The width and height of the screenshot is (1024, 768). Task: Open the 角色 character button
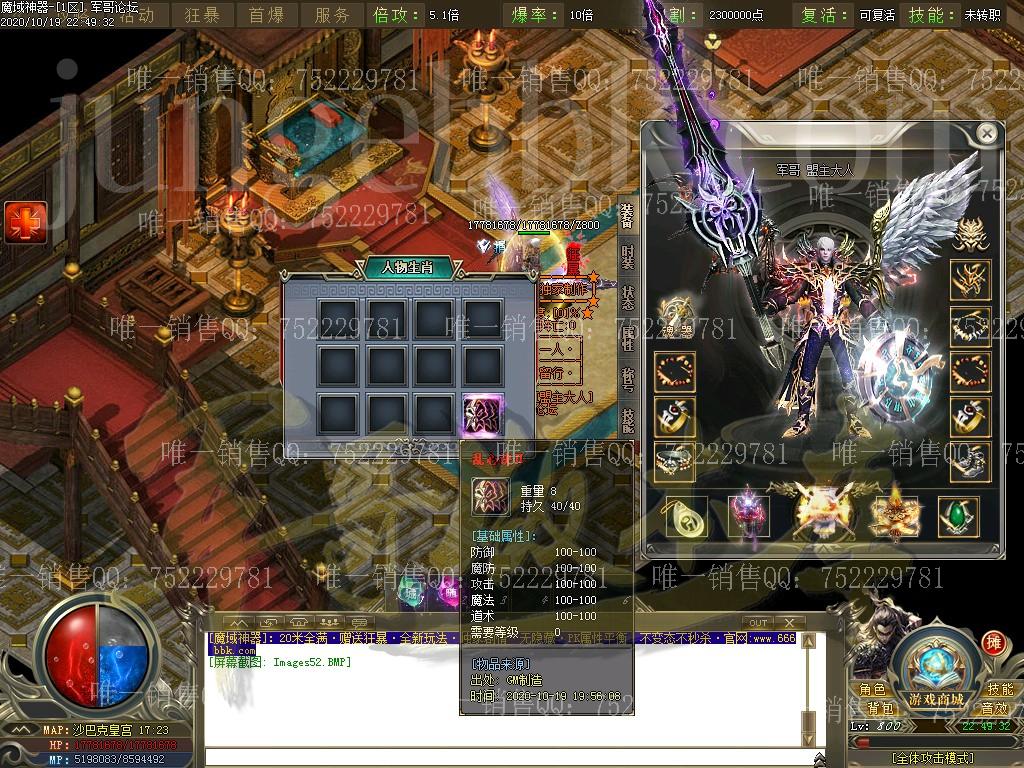point(872,690)
